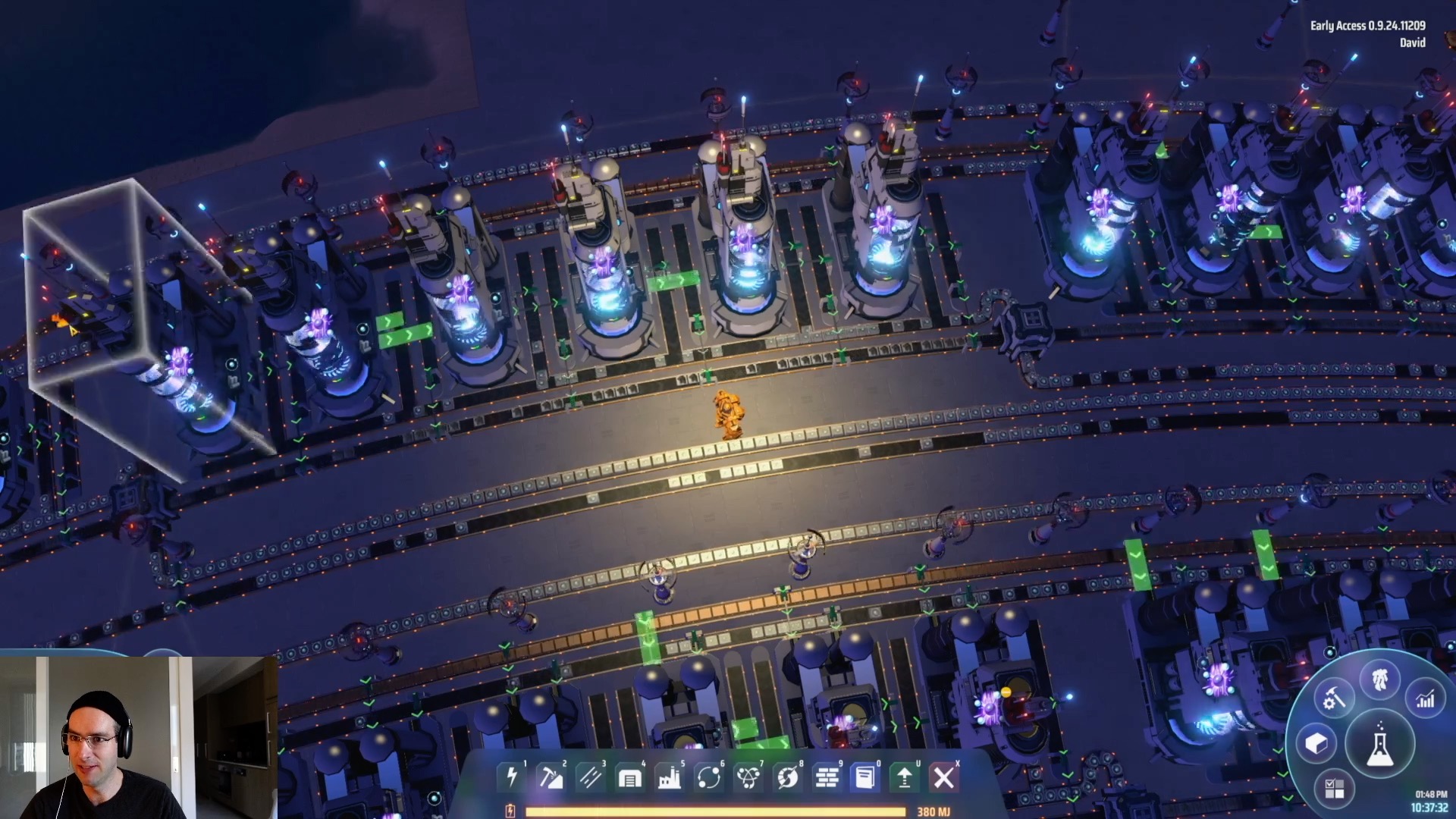
Task: Open the brick wall foundation category
Action: (x=827, y=777)
